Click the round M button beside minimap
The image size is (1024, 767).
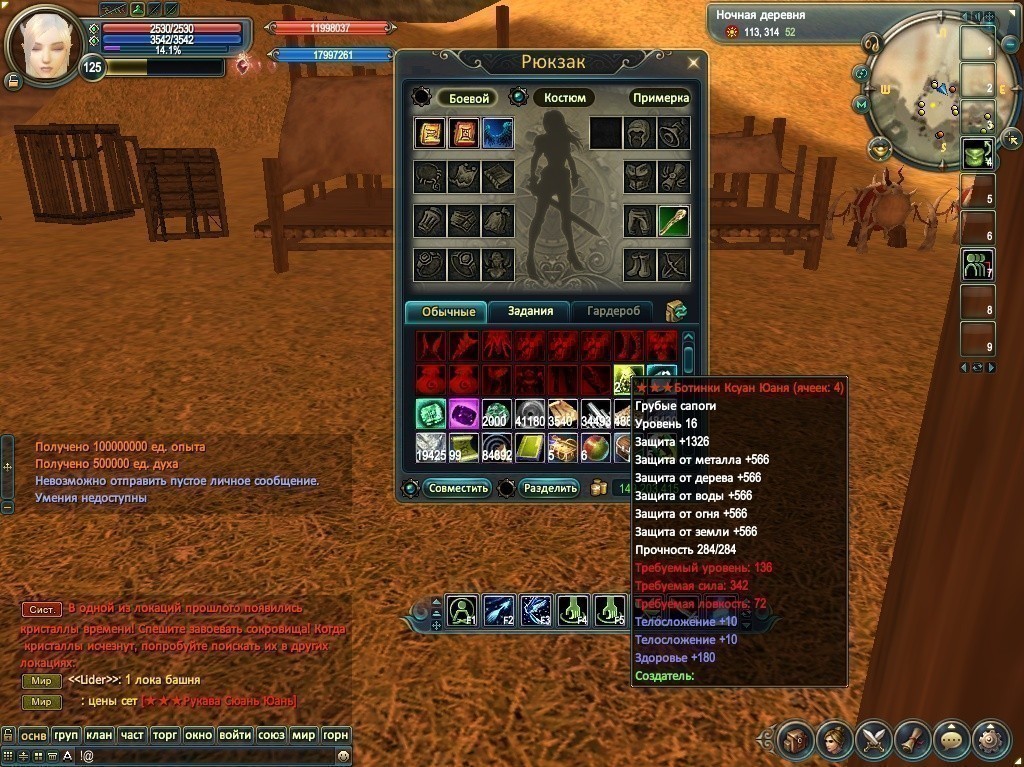(x=860, y=104)
